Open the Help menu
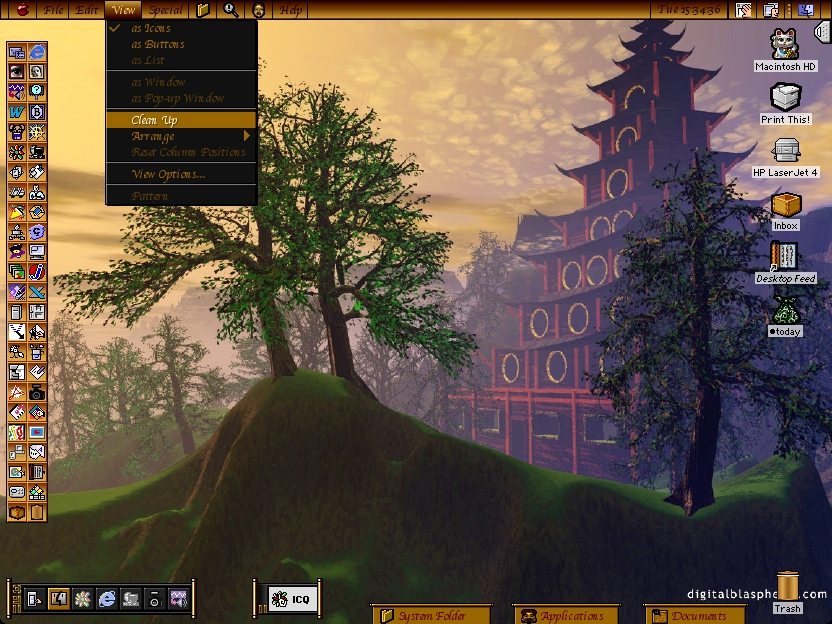This screenshot has height=624, width=832. (x=290, y=10)
